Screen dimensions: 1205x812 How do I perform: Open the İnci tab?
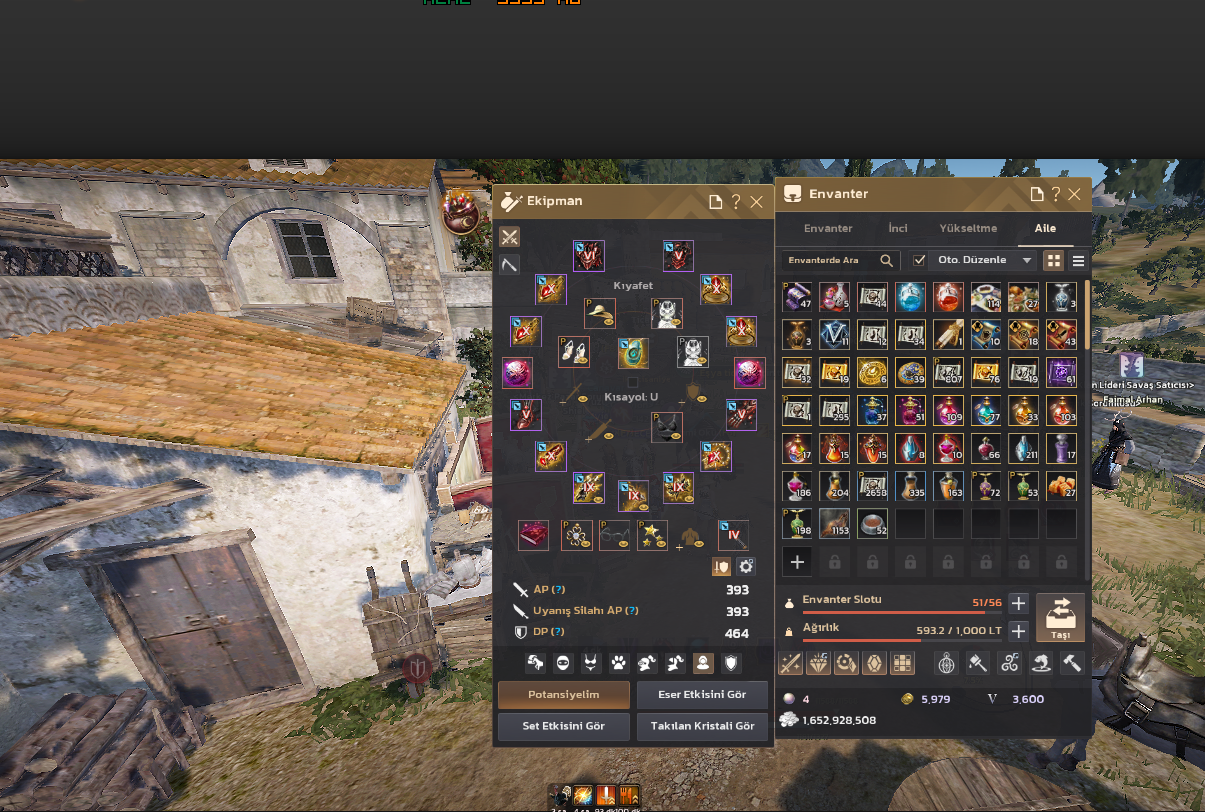point(898,228)
